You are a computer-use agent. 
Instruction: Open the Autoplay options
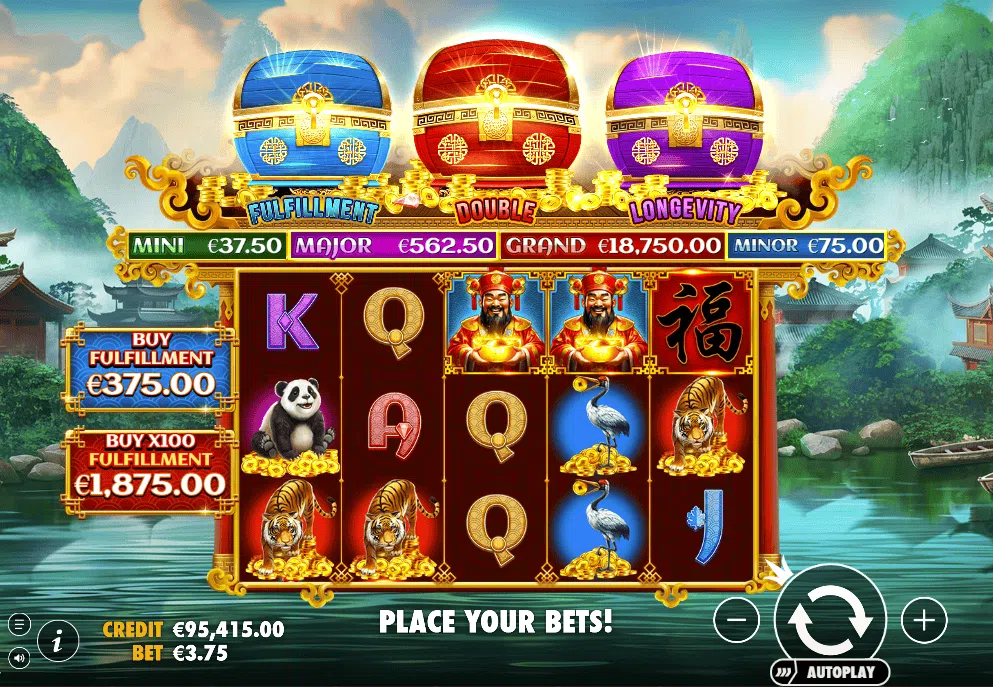(x=829, y=672)
